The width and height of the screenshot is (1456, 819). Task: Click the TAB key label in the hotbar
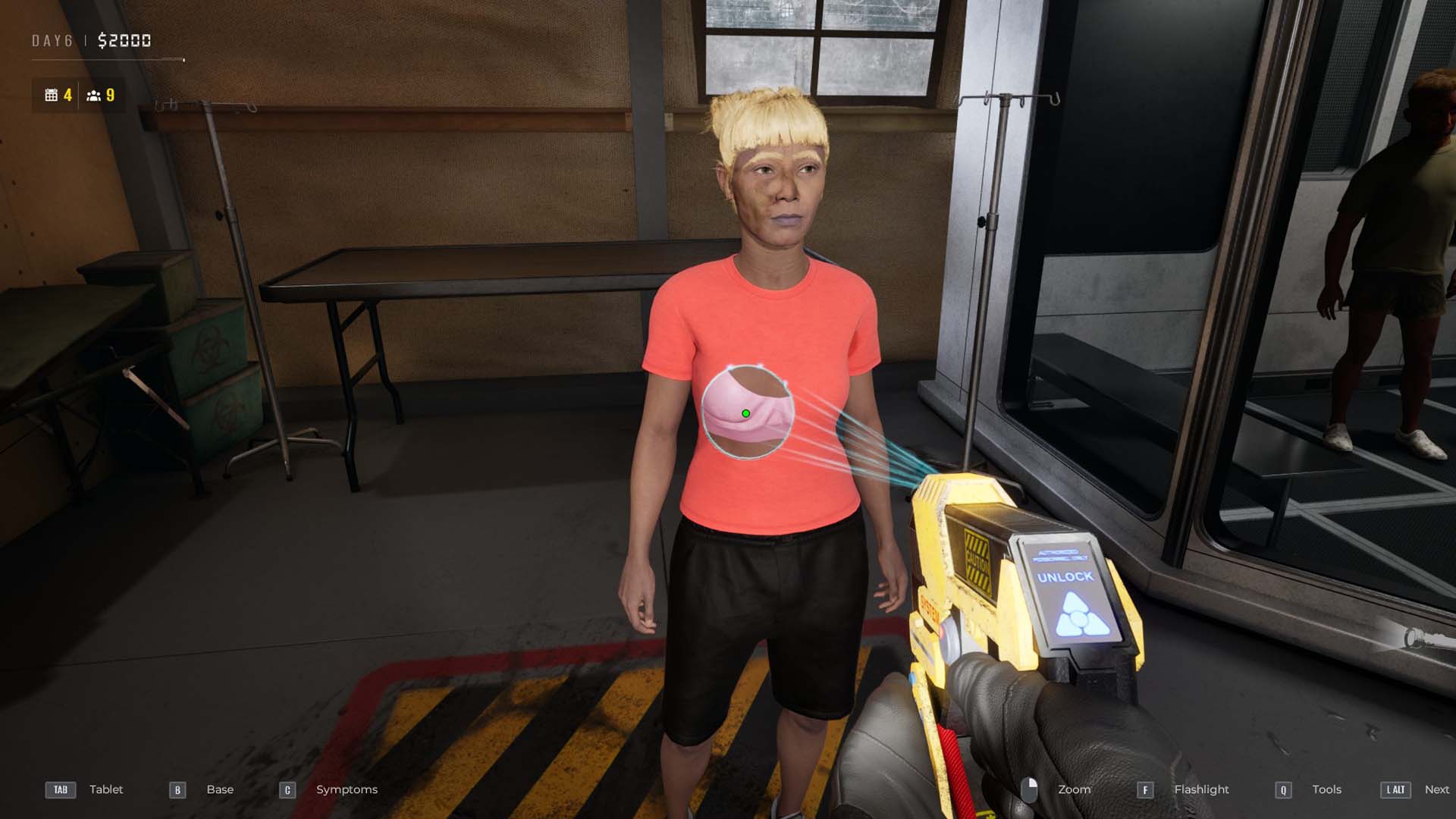[61, 789]
